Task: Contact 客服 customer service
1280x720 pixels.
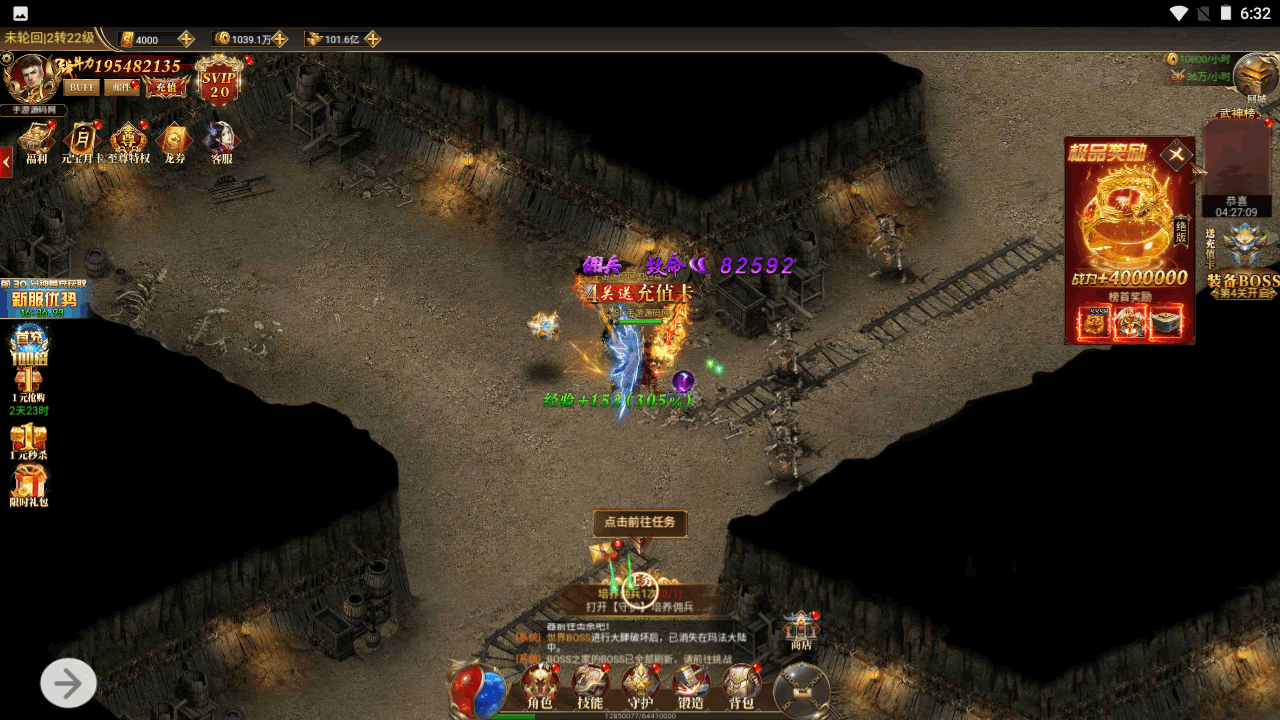Action: pyautogui.click(x=221, y=141)
